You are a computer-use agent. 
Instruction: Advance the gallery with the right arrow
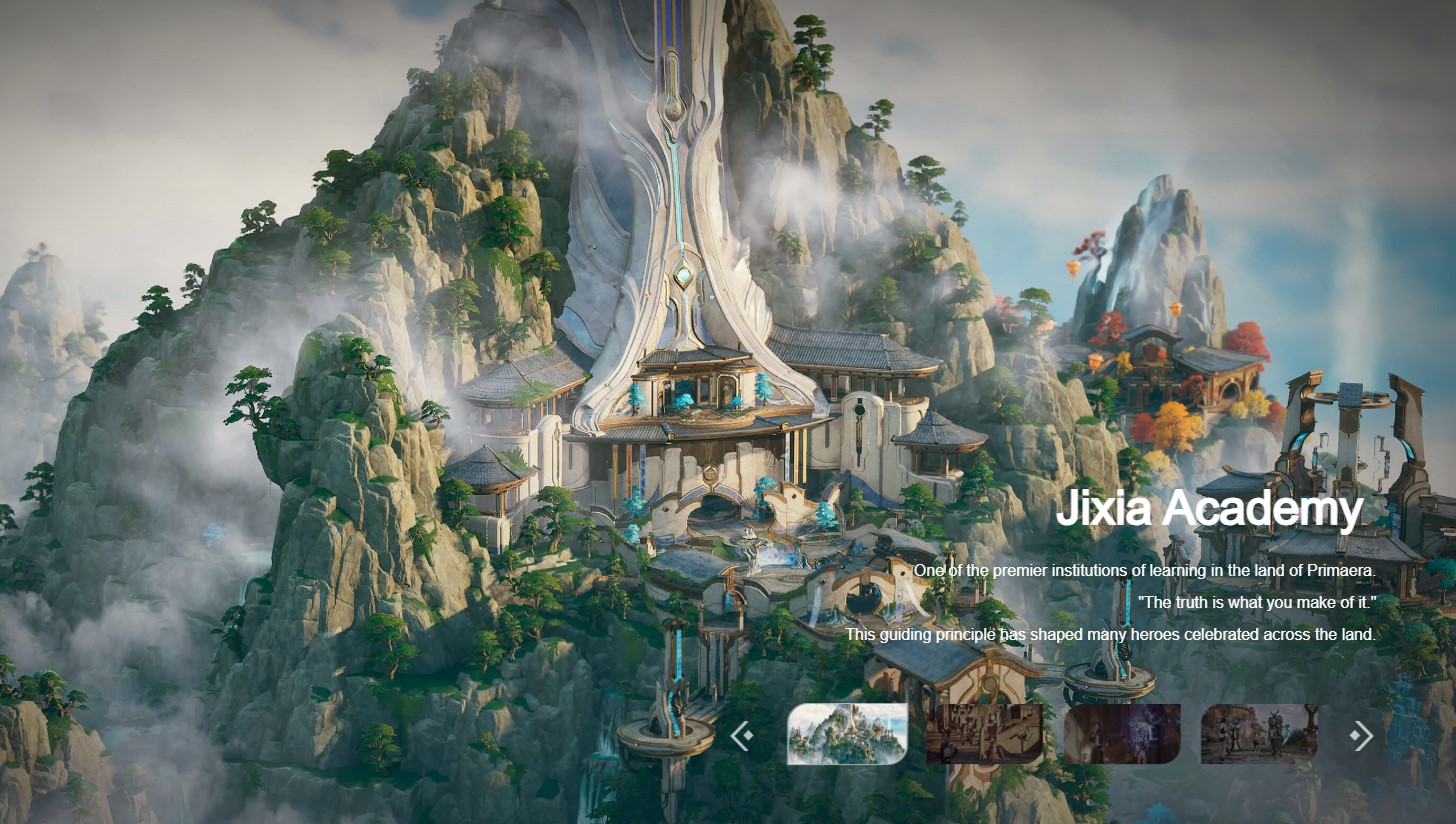click(1361, 736)
